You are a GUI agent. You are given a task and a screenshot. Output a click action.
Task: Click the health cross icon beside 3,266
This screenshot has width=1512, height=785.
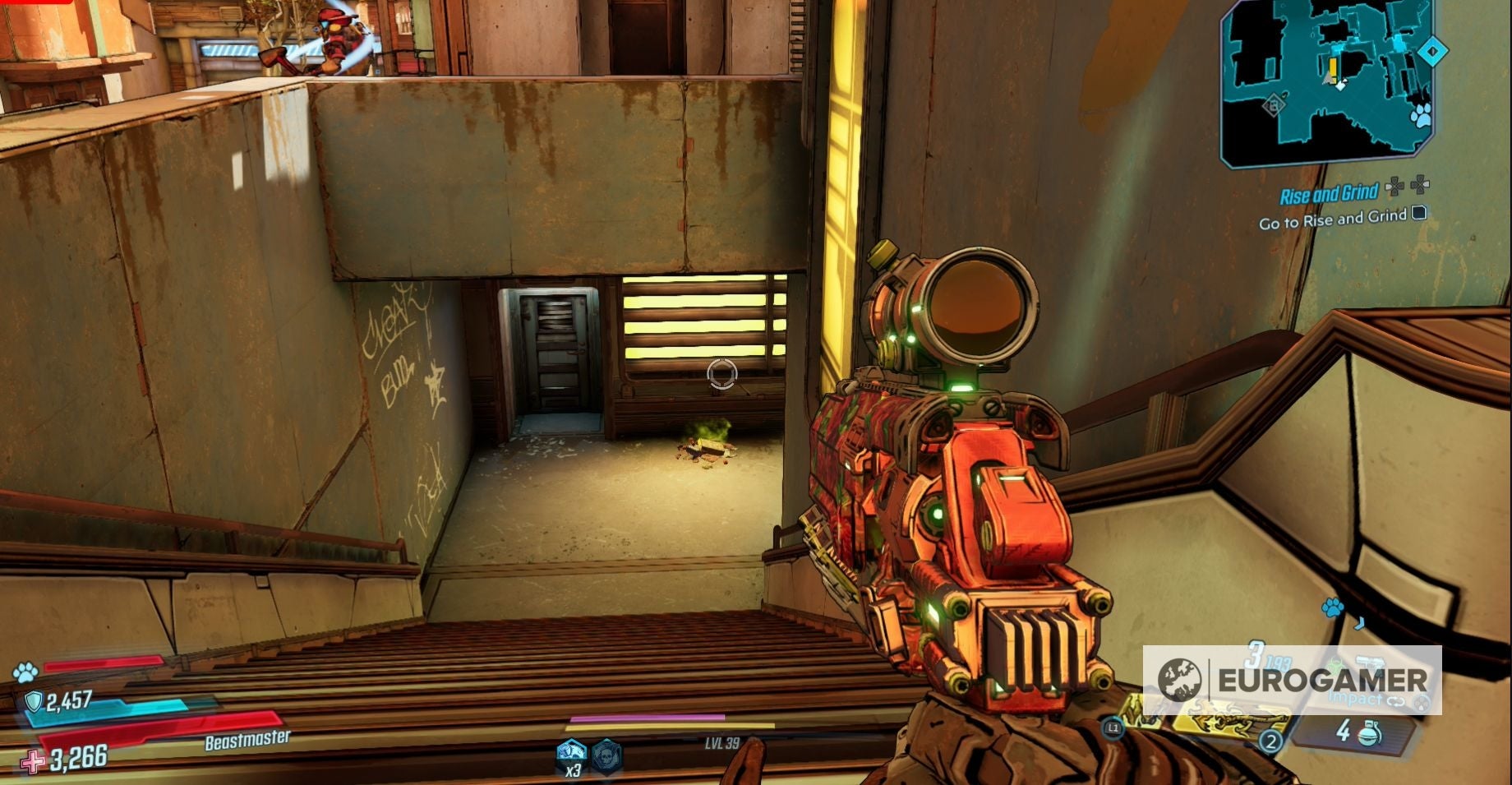click(x=30, y=761)
